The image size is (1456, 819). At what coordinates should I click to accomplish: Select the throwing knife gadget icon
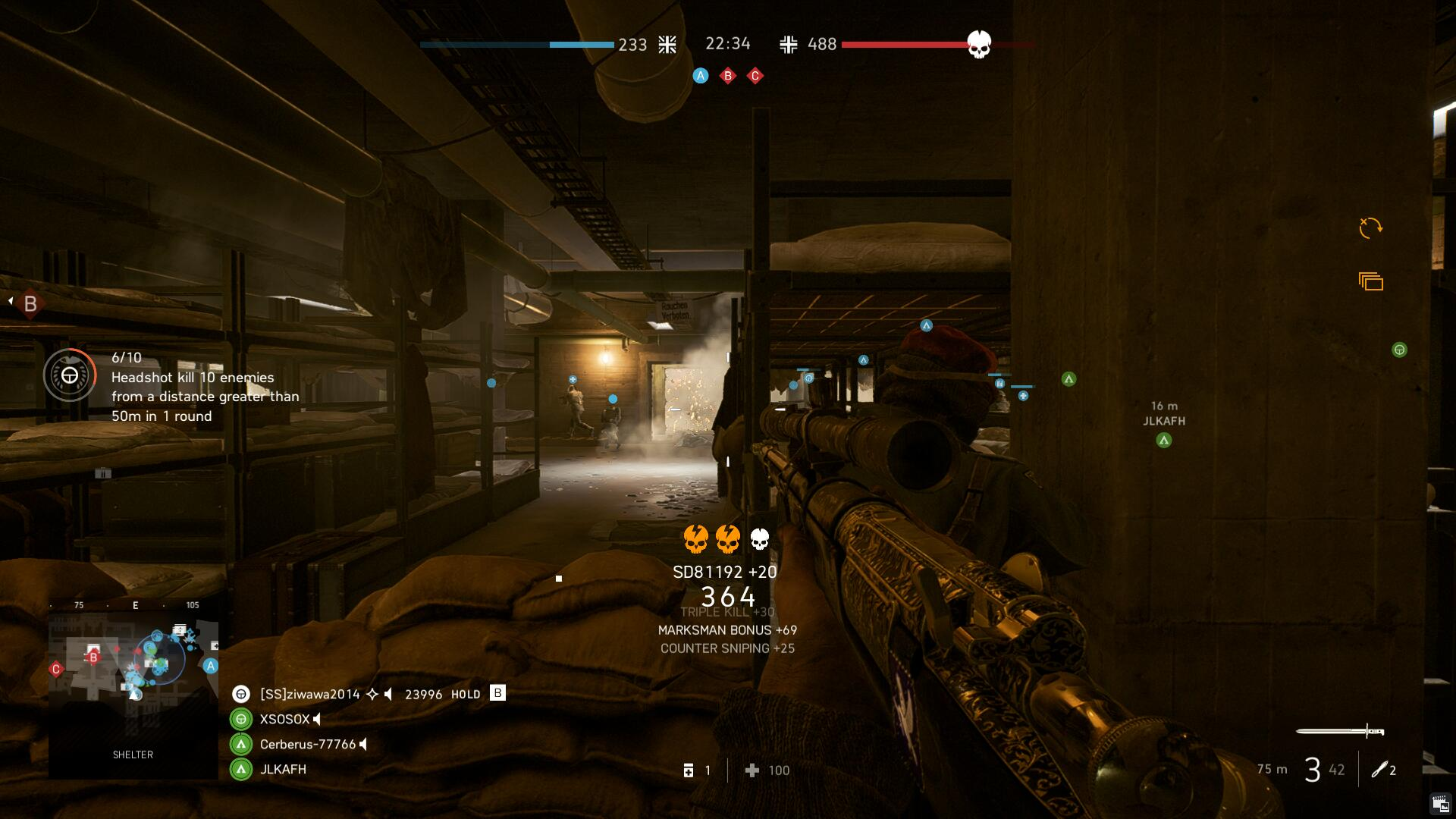pos(1379,770)
